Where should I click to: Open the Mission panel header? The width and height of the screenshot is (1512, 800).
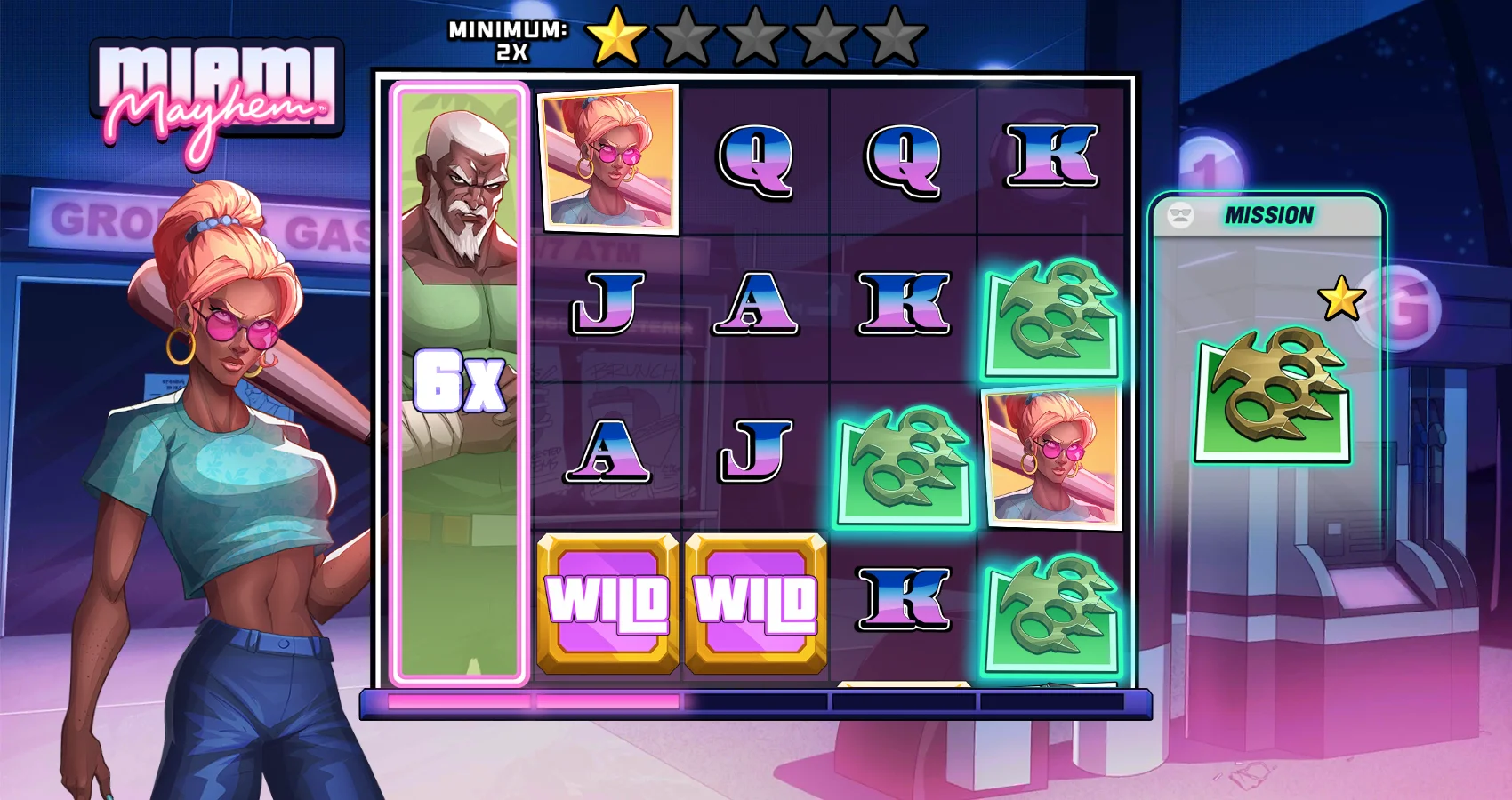point(1267,216)
